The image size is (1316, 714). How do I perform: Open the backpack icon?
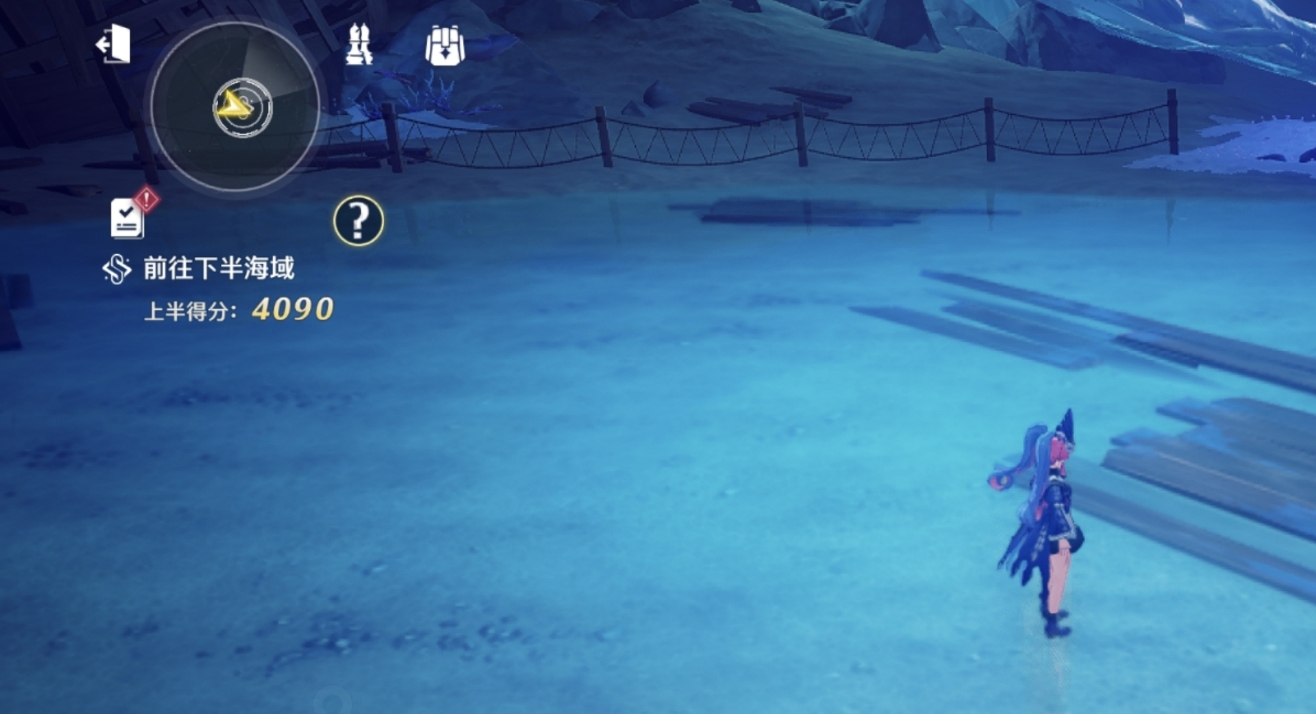point(445,46)
